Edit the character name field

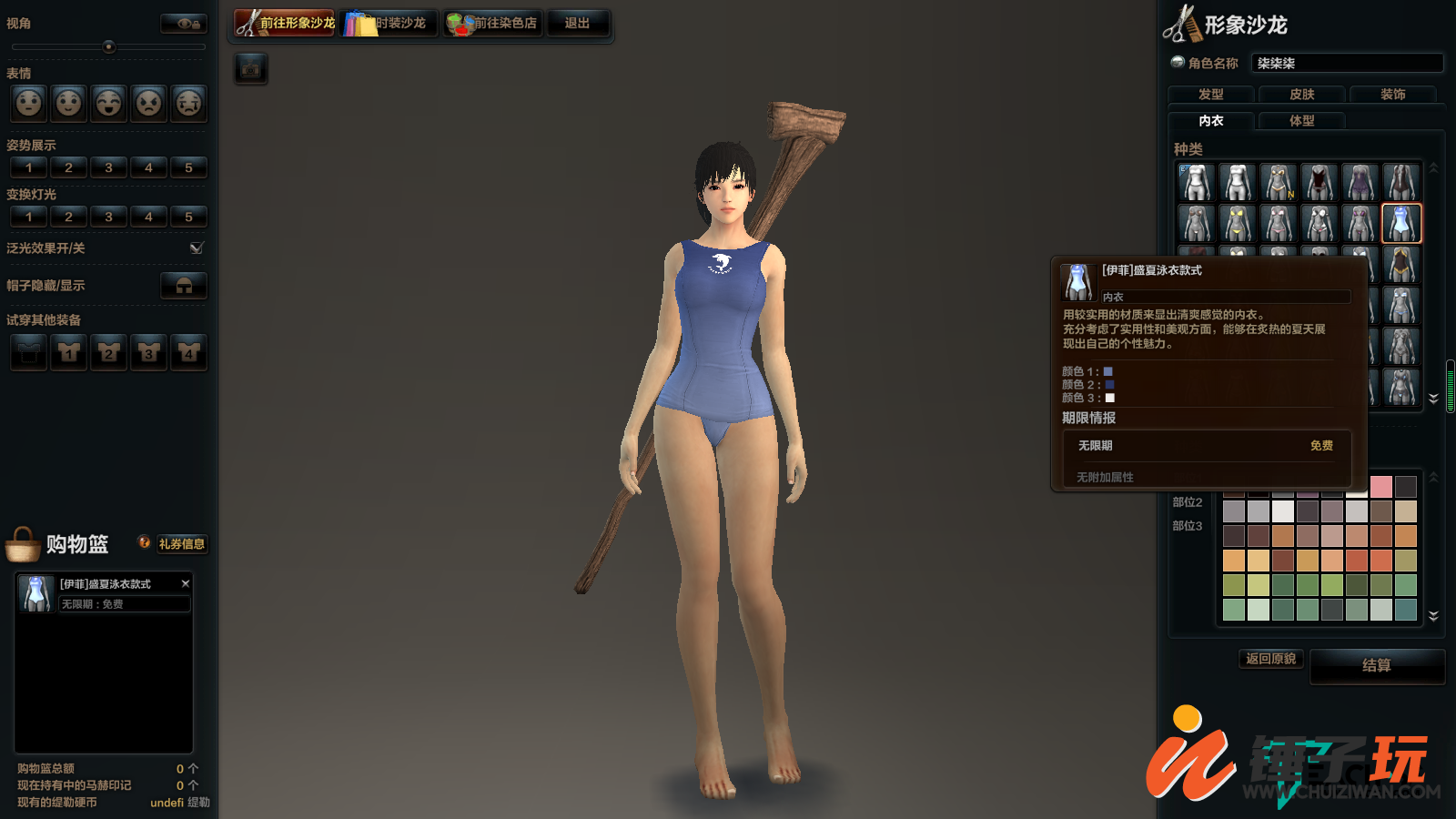pos(1347,63)
